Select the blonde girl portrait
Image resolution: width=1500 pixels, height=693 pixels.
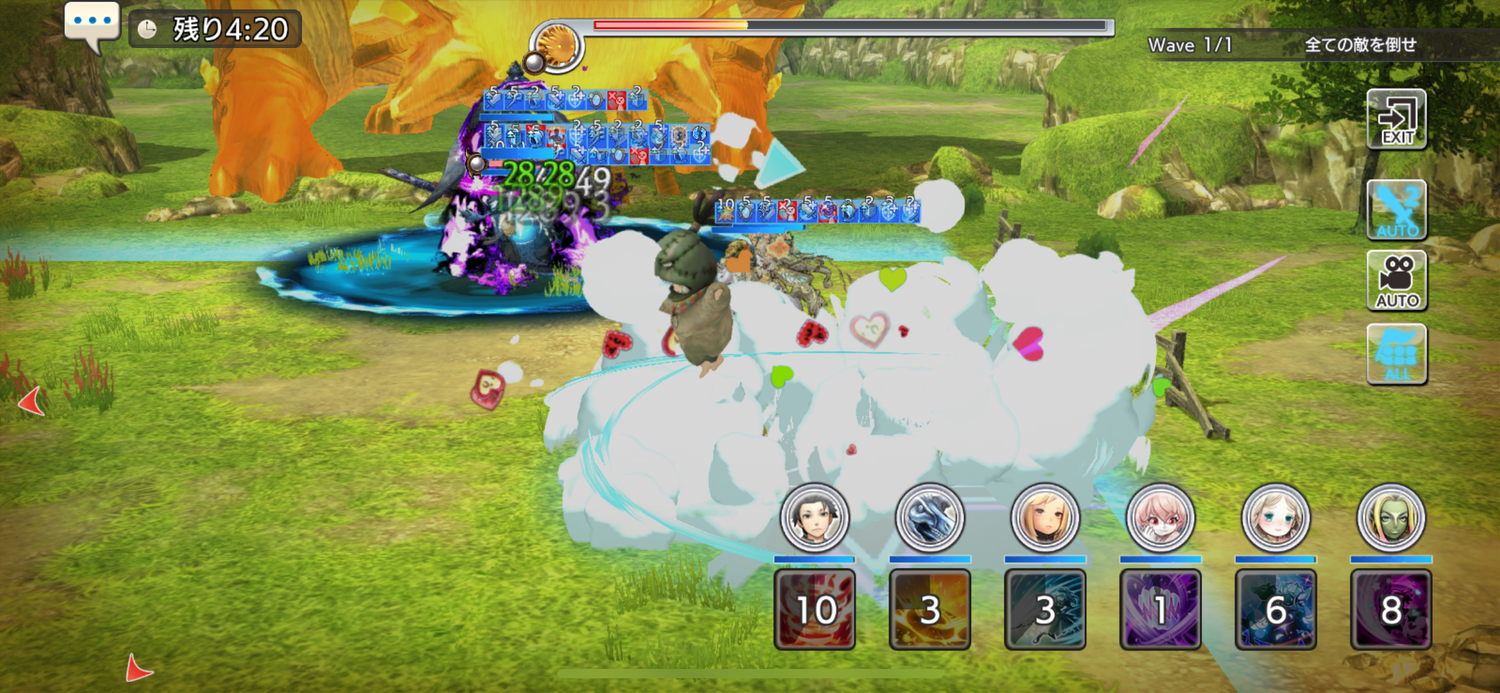(1045, 518)
